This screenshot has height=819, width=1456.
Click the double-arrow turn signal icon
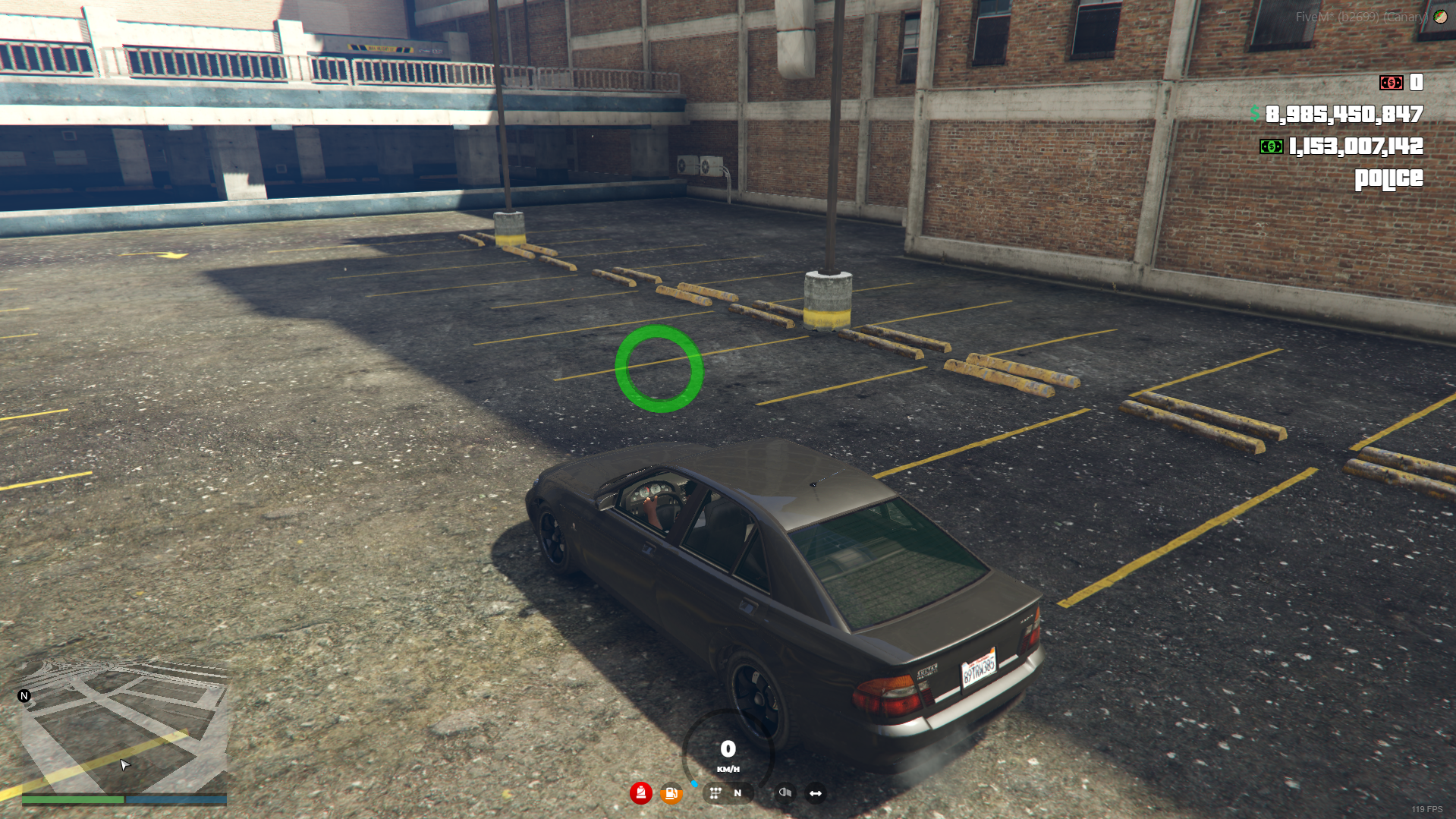click(x=816, y=793)
